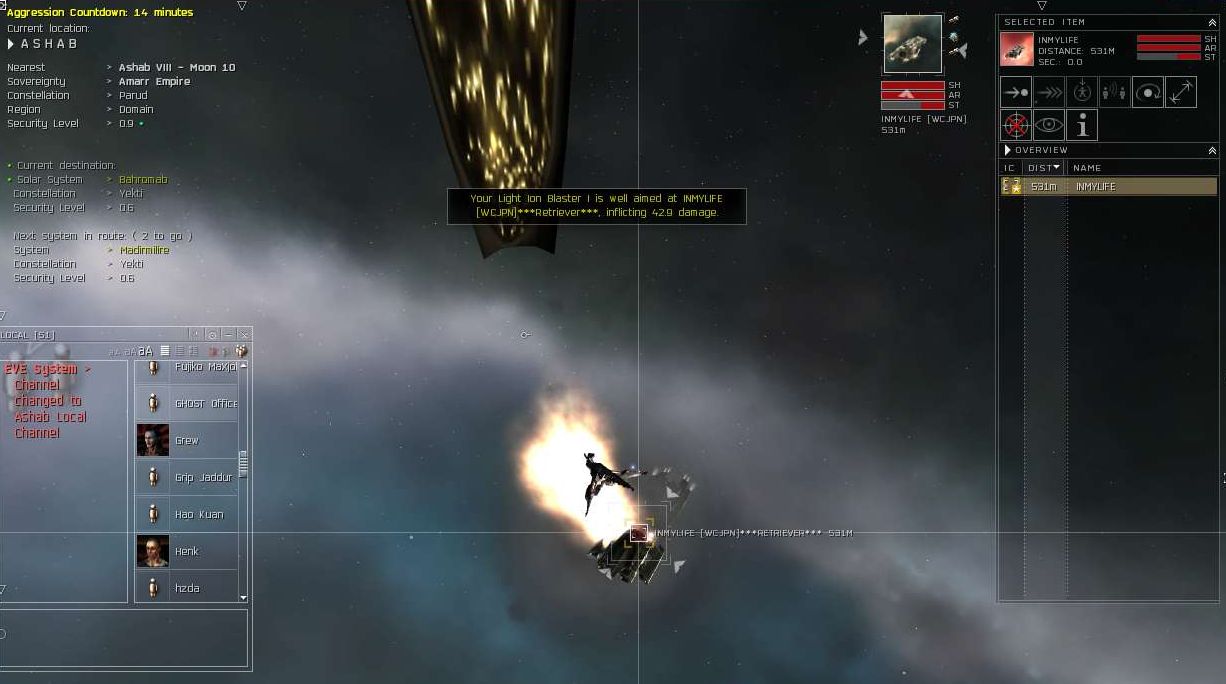1226x684 pixels.
Task: Minimize the Local chat window
Action: [229, 335]
